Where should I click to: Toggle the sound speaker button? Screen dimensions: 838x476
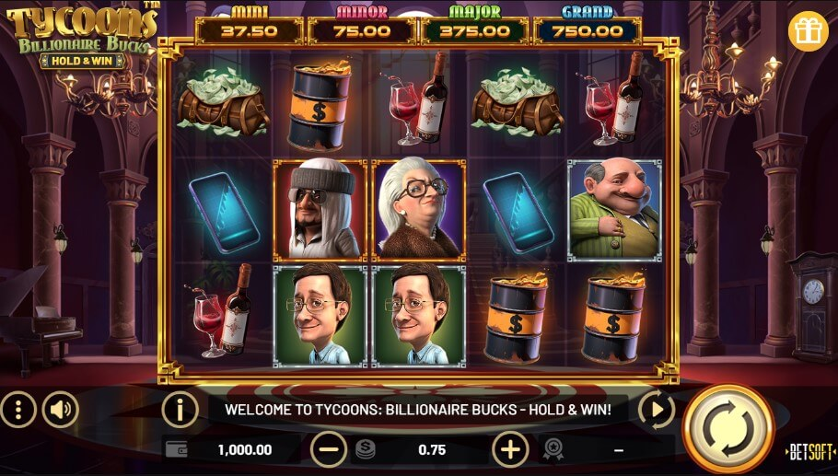pyautogui.click(x=61, y=409)
